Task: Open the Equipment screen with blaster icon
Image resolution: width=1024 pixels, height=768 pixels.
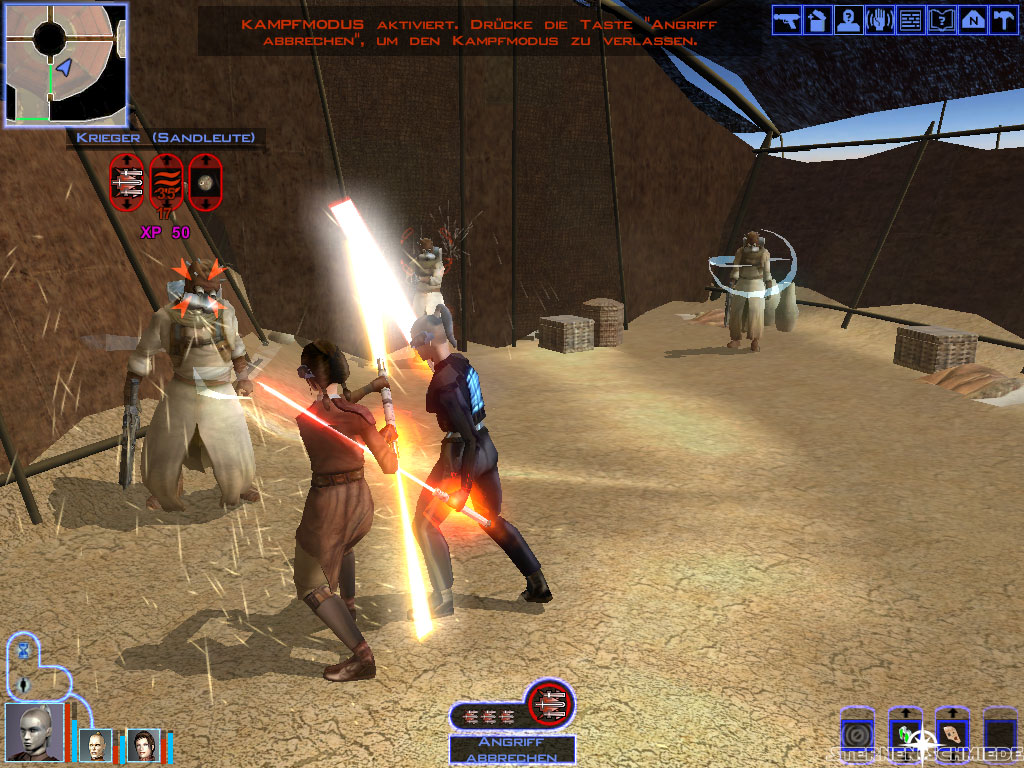Action: (x=788, y=21)
